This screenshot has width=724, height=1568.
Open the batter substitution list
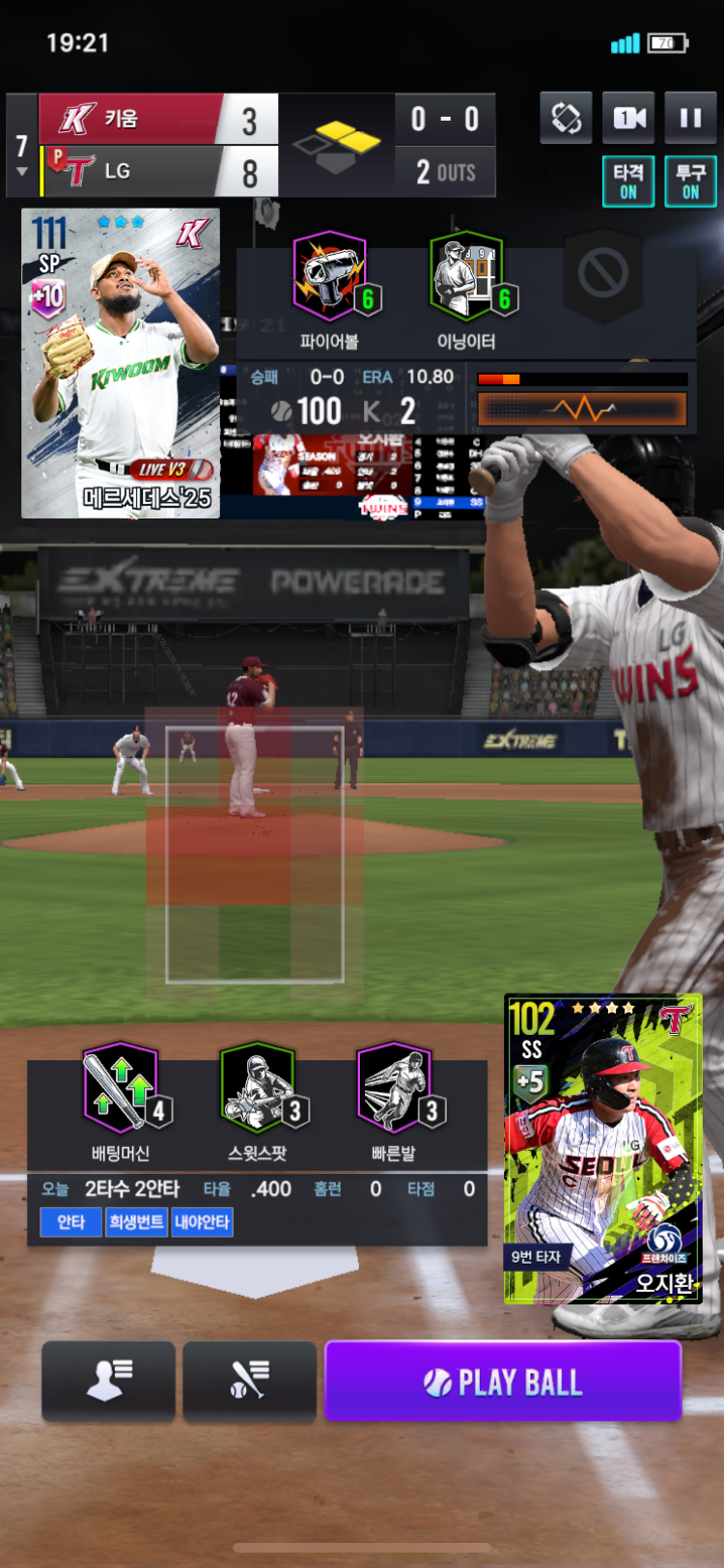pyautogui.click(x=249, y=1382)
